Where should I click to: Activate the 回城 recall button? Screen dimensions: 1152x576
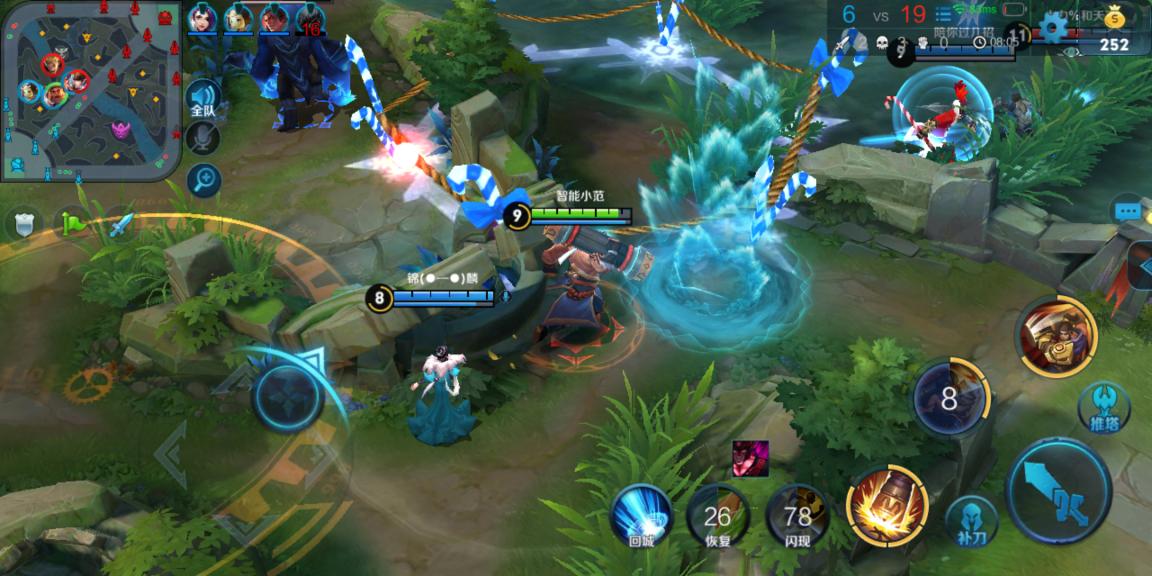tap(642, 517)
